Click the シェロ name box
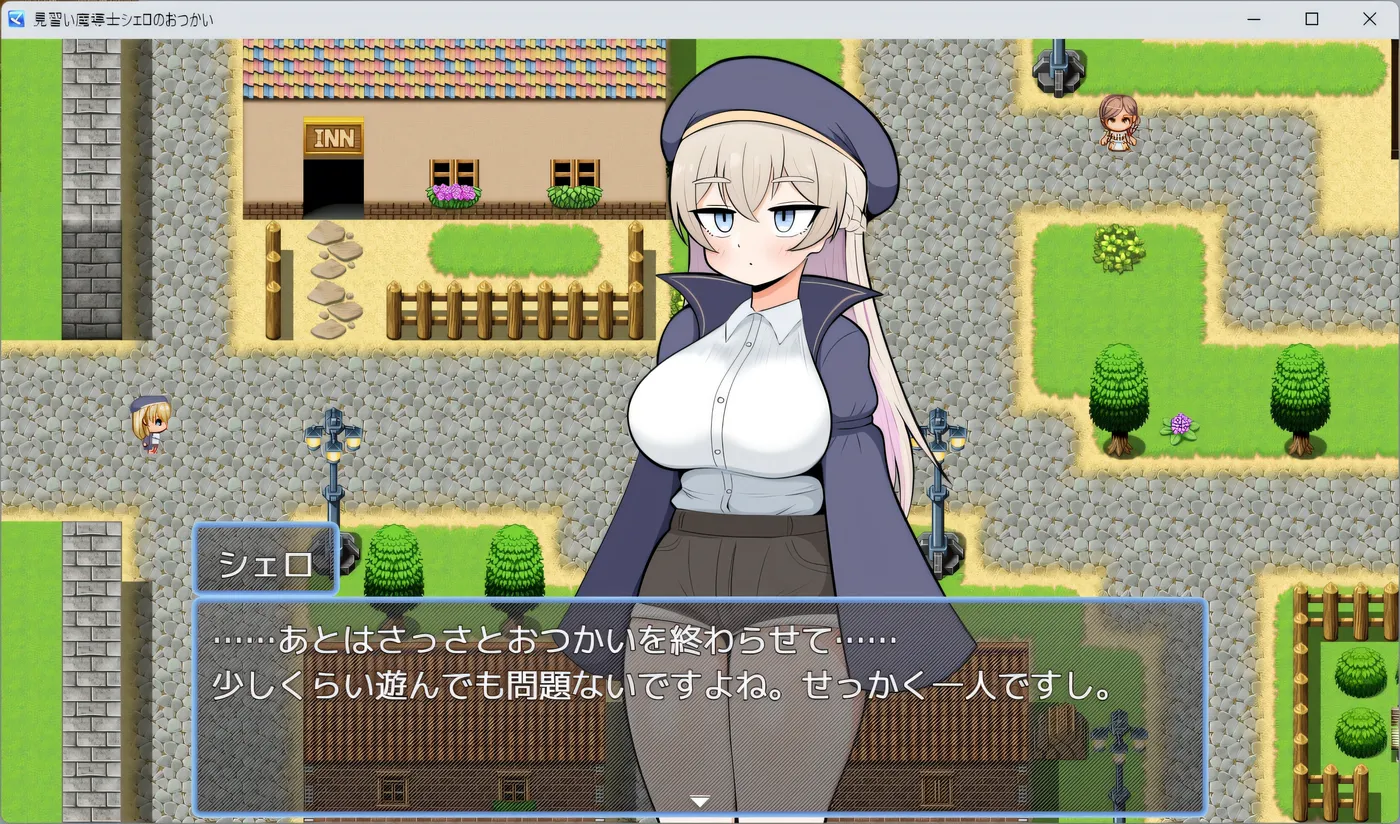The image size is (1400, 824). [265, 560]
